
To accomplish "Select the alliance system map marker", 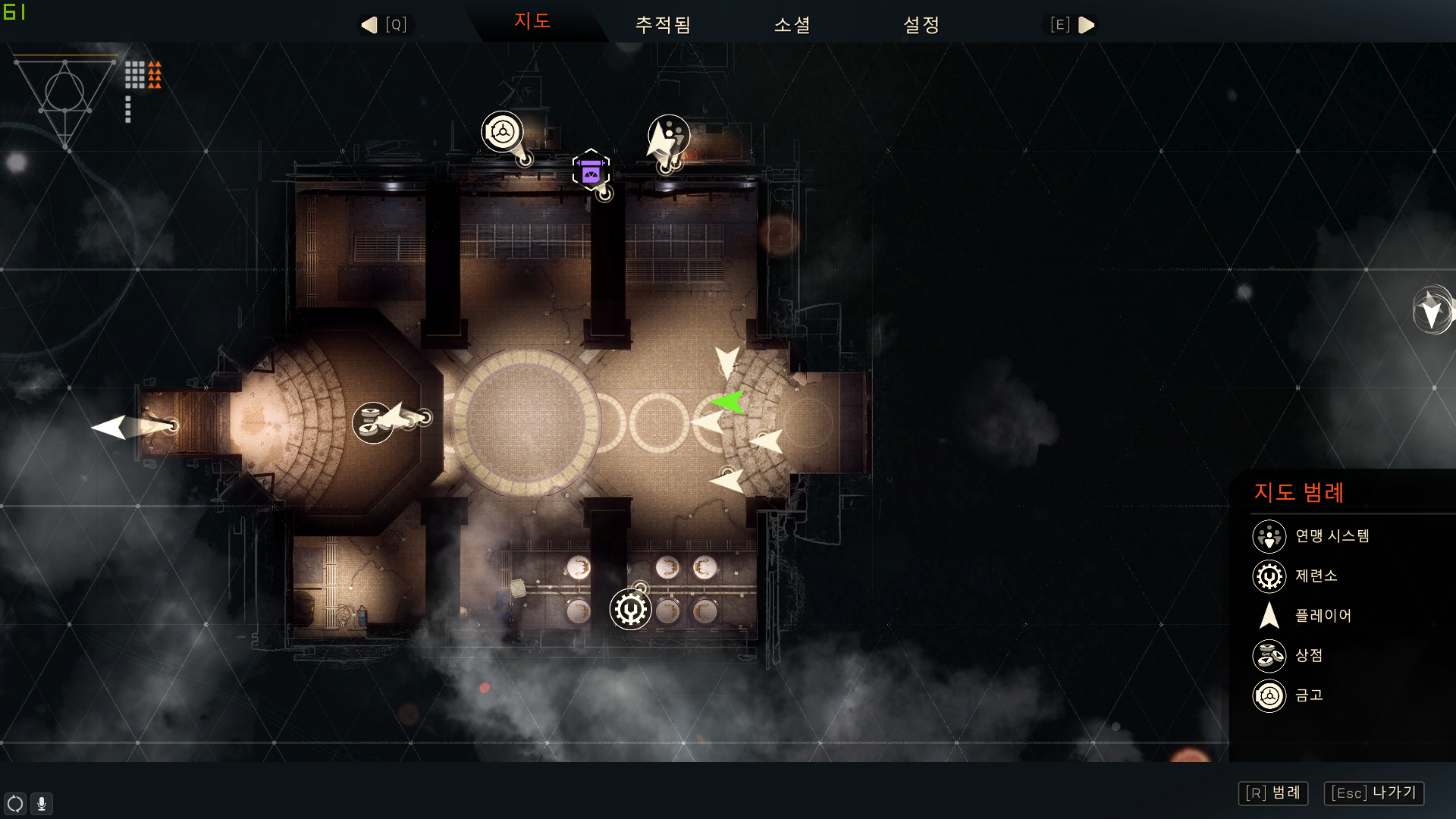I will click(670, 135).
